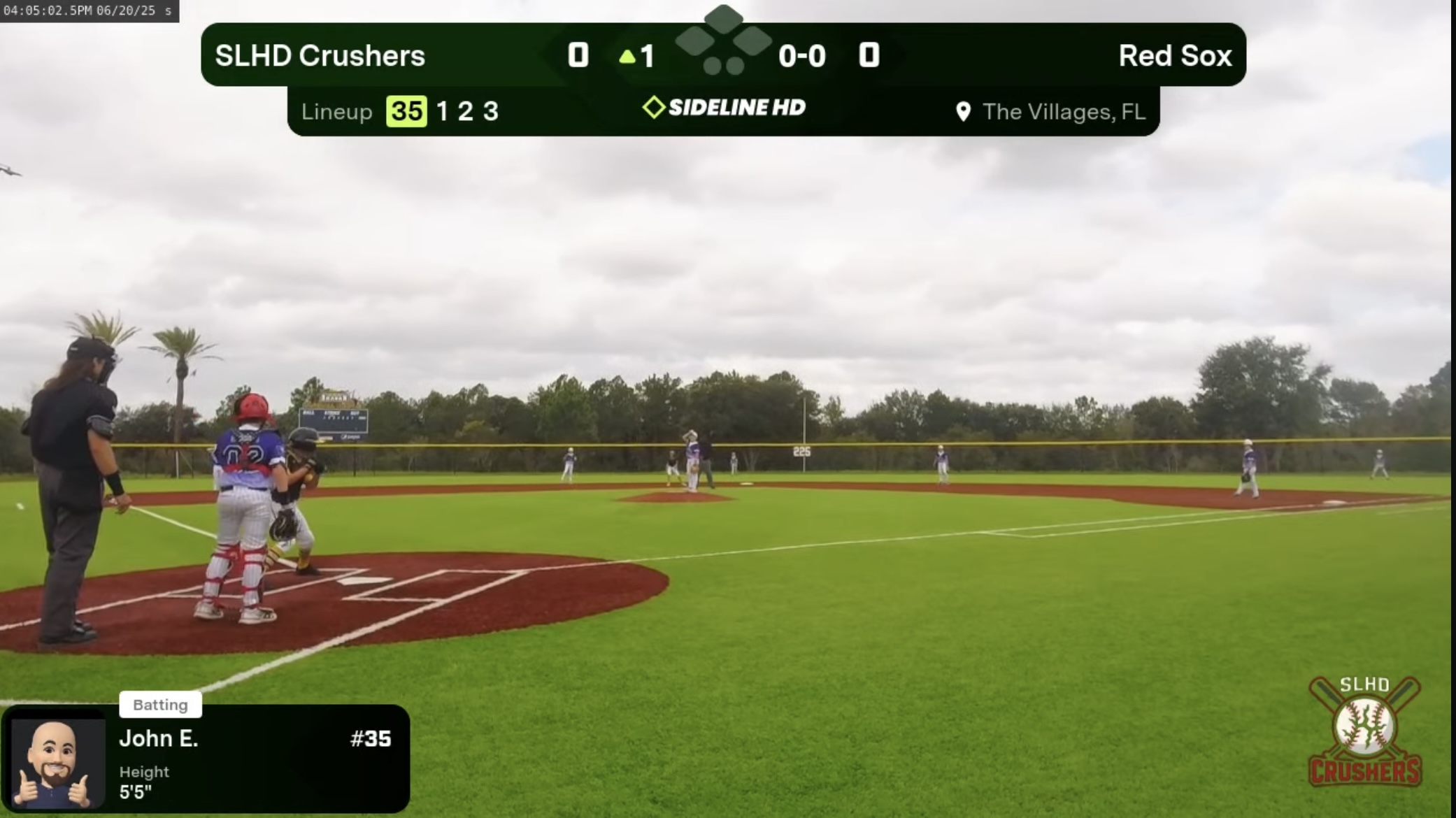Open the SidelineHD logo link
The height and width of the screenshot is (818, 1456).
pyautogui.click(x=724, y=108)
